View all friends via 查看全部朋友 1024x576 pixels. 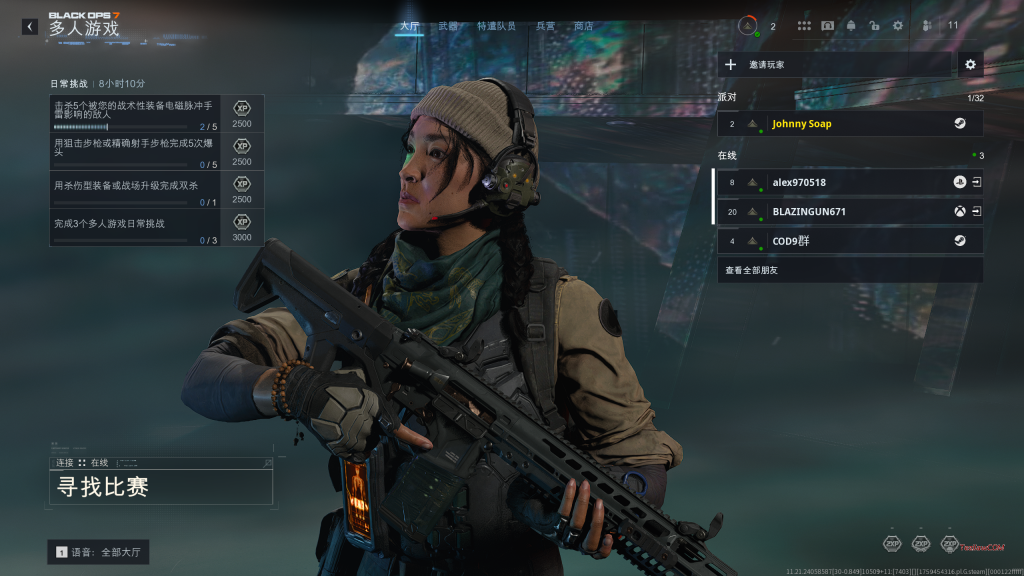point(849,270)
